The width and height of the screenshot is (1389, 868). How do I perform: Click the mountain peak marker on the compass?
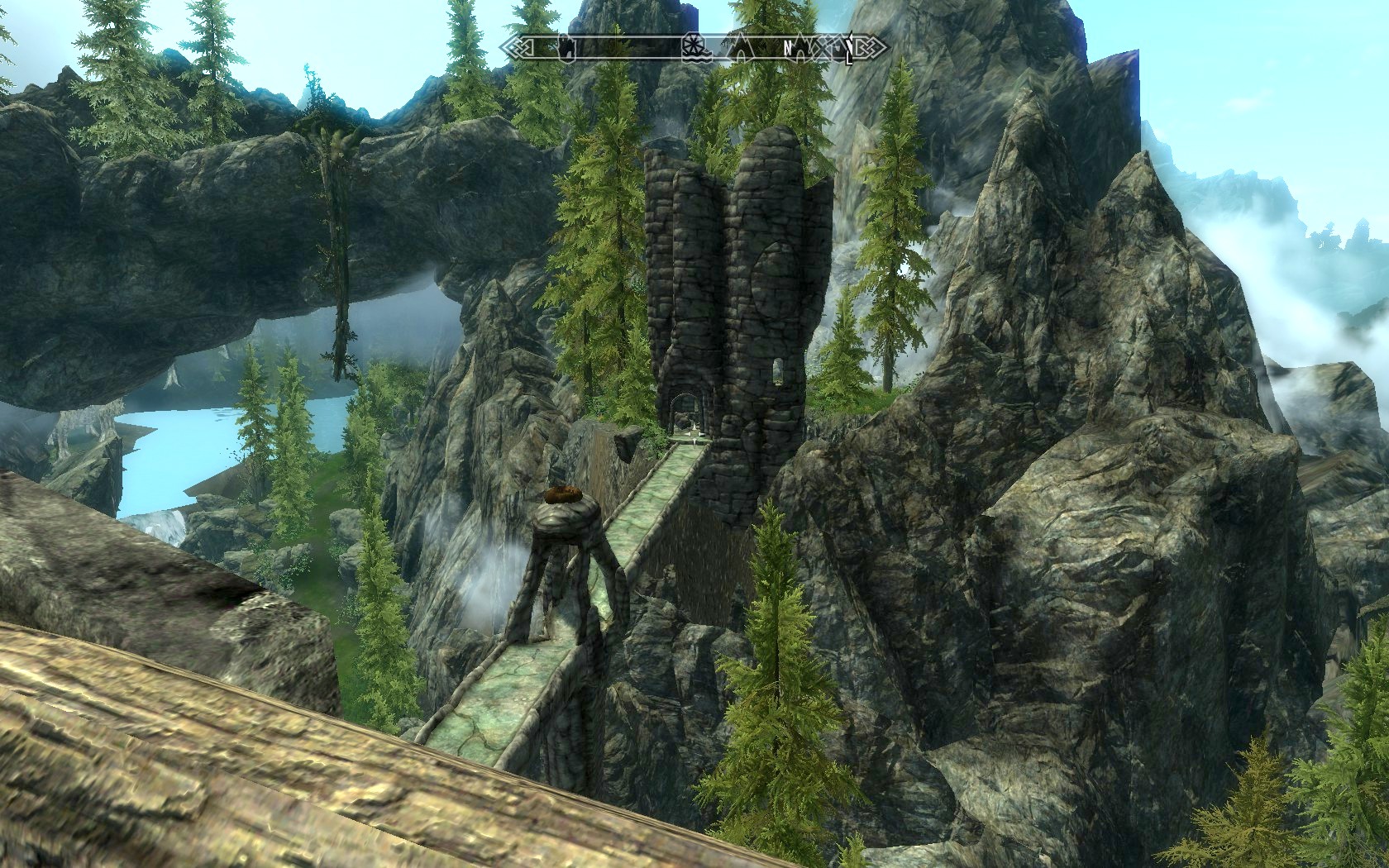(x=740, y=50)
